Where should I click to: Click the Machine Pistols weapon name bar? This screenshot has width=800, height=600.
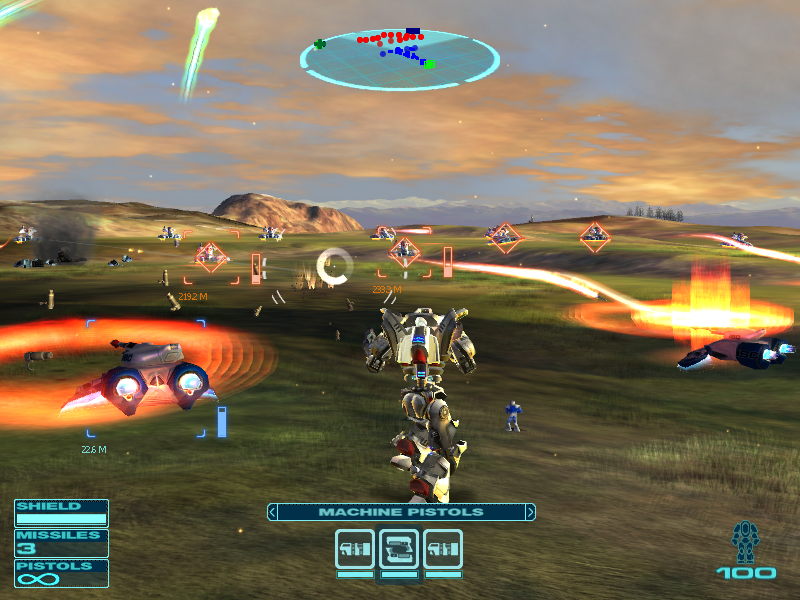pos(400,512)
